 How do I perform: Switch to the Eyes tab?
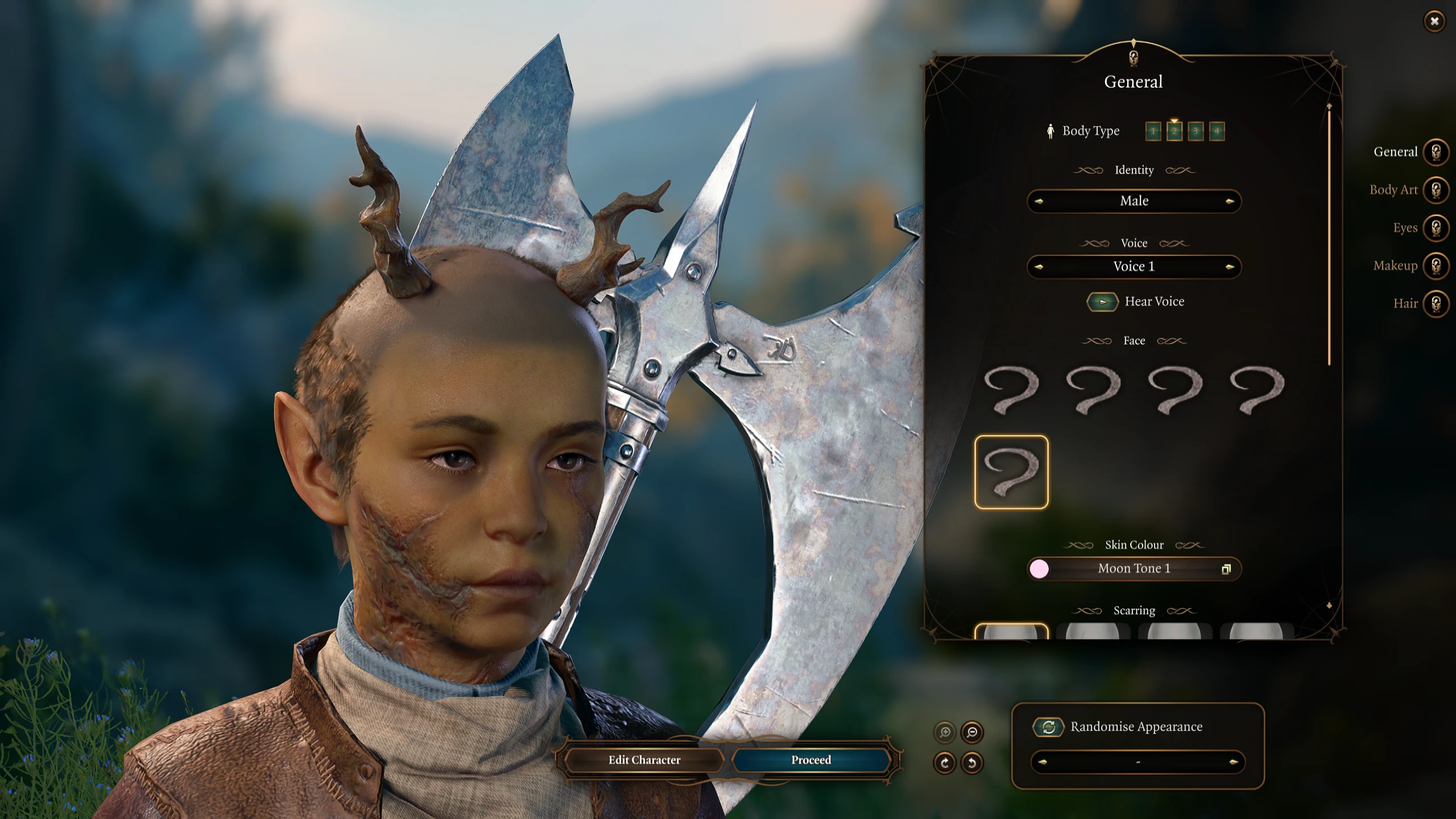[x=1436, y=228]
